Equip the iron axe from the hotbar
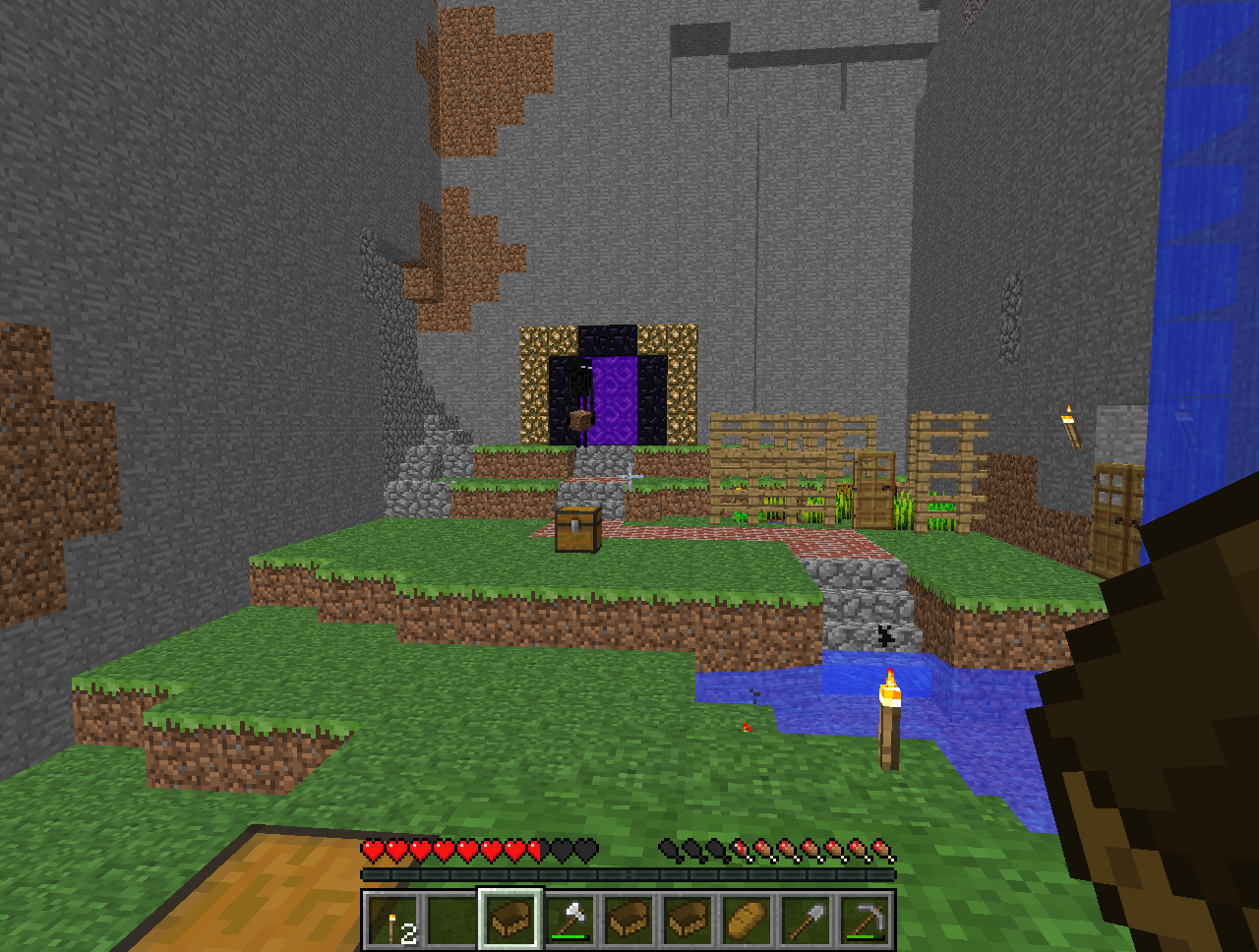The width and height of the screenshot is (1259, 952). coord(570,921)
